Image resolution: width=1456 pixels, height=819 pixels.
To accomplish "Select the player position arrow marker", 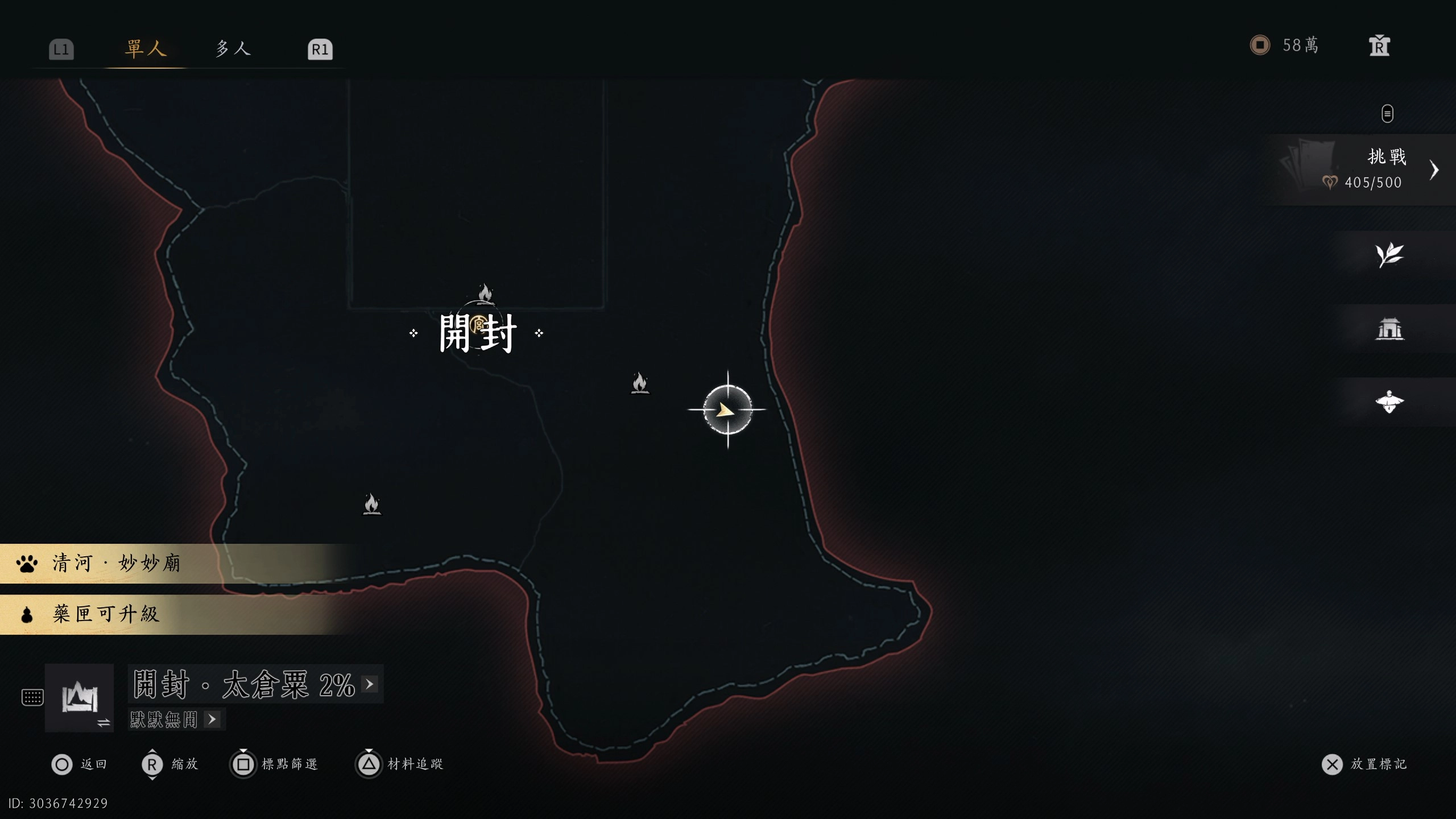I will (x=727, y=409).
